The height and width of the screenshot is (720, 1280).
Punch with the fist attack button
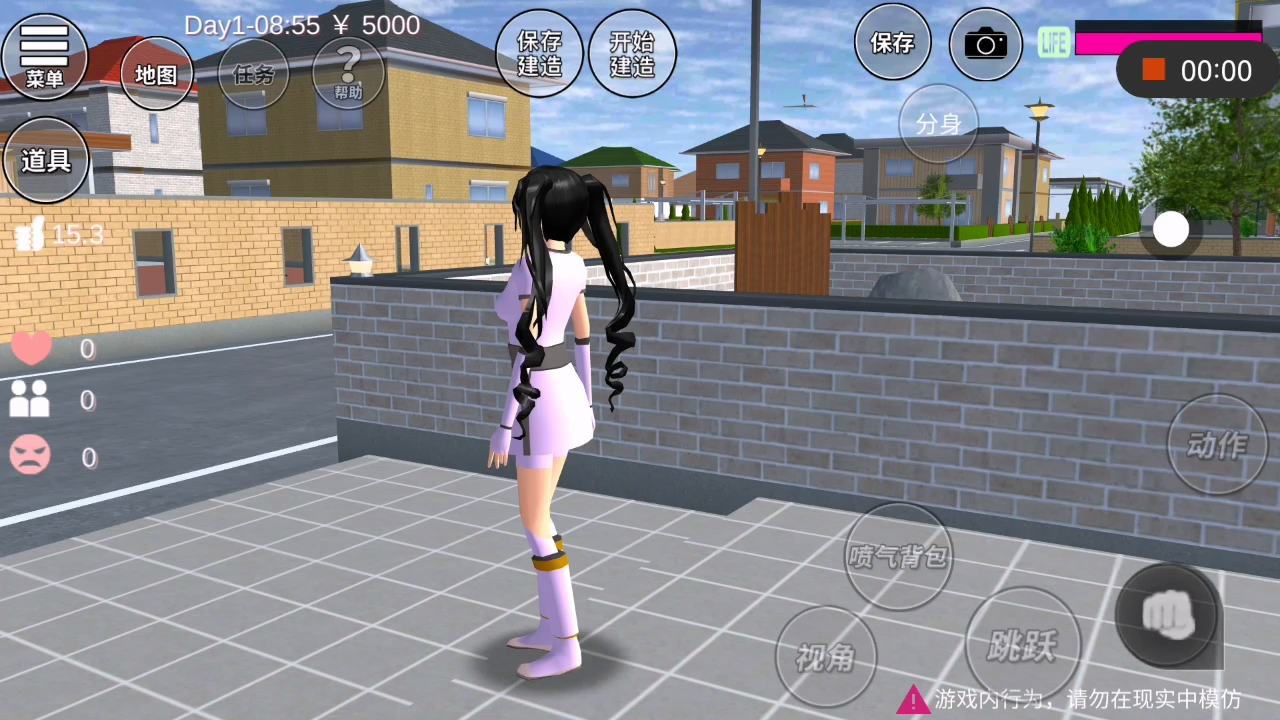pyautogui.click(x=1167, y=614)
